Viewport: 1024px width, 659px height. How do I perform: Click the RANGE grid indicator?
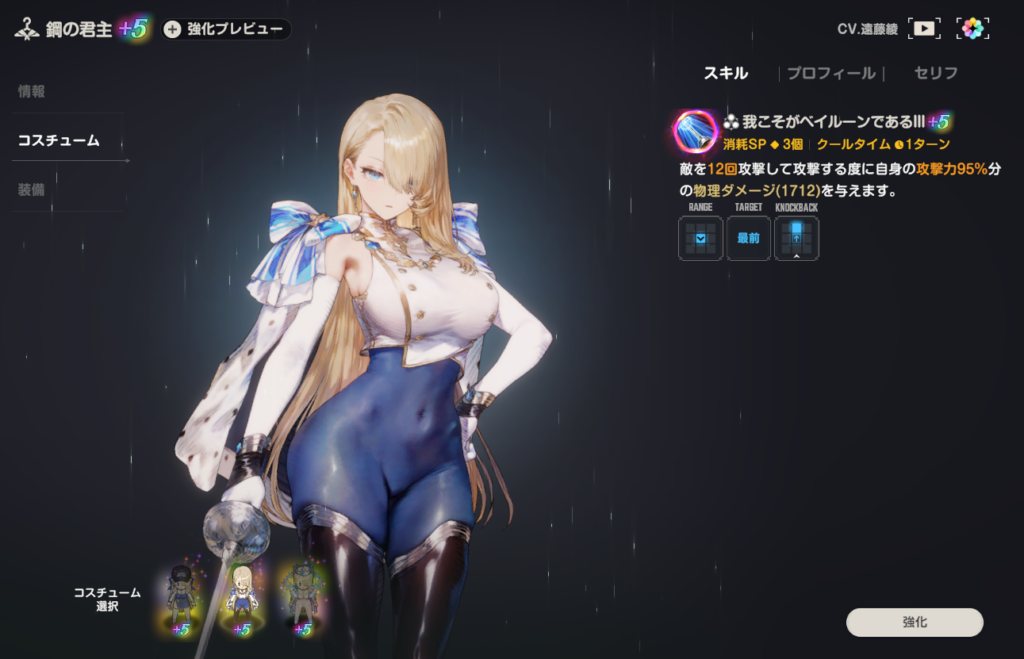click(700, 238)
